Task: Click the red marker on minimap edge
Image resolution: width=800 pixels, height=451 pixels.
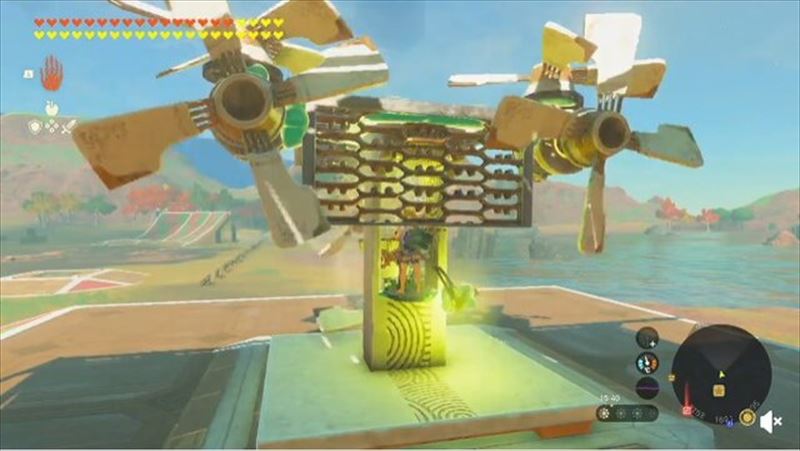Action: pos(687,410)
